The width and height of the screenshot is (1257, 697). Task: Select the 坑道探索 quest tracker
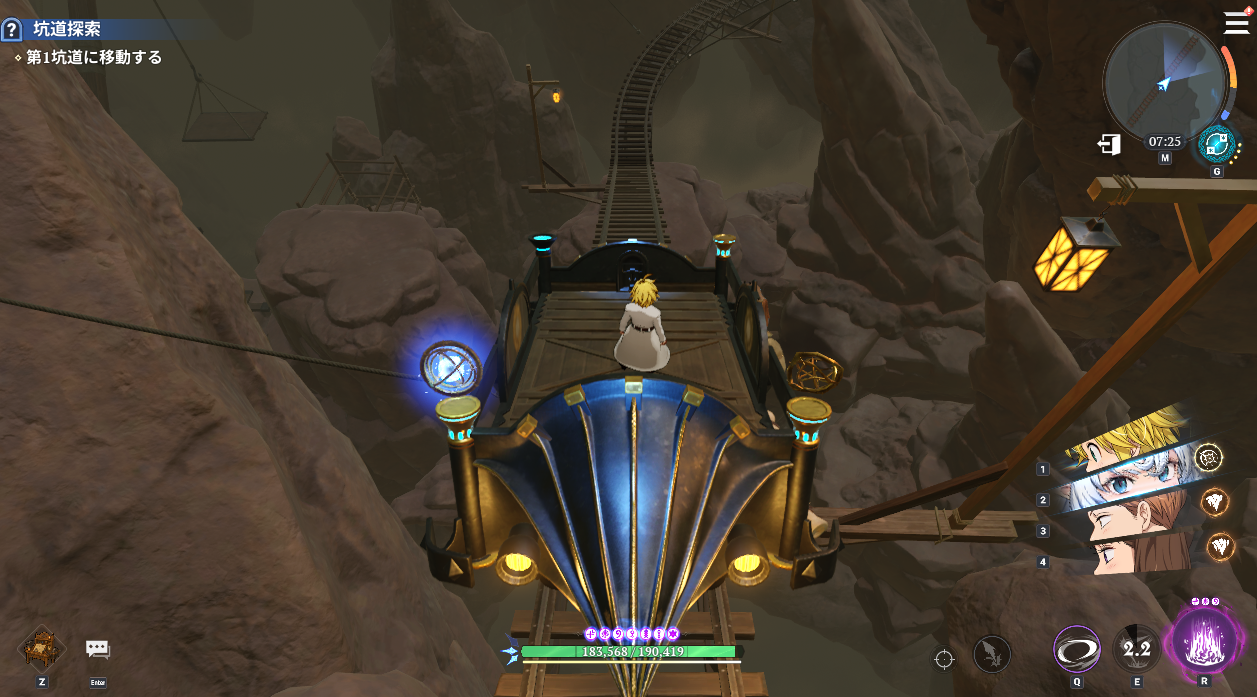67,30
